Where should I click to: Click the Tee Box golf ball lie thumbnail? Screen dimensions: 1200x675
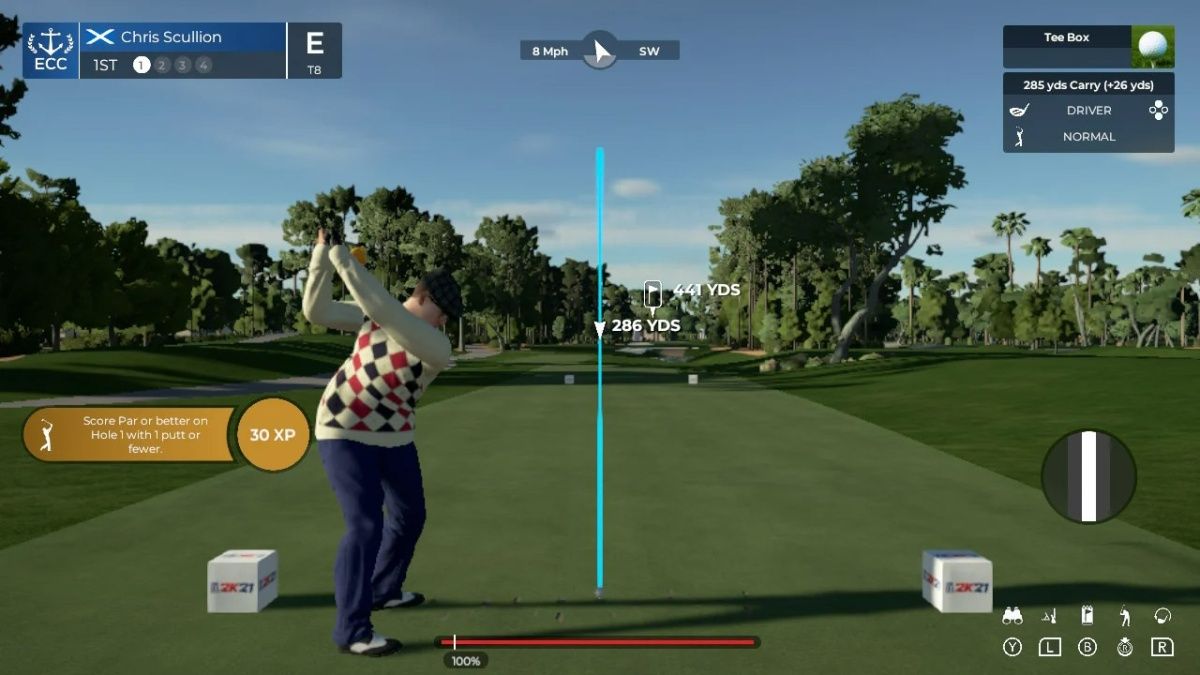tap(1152, 46)
